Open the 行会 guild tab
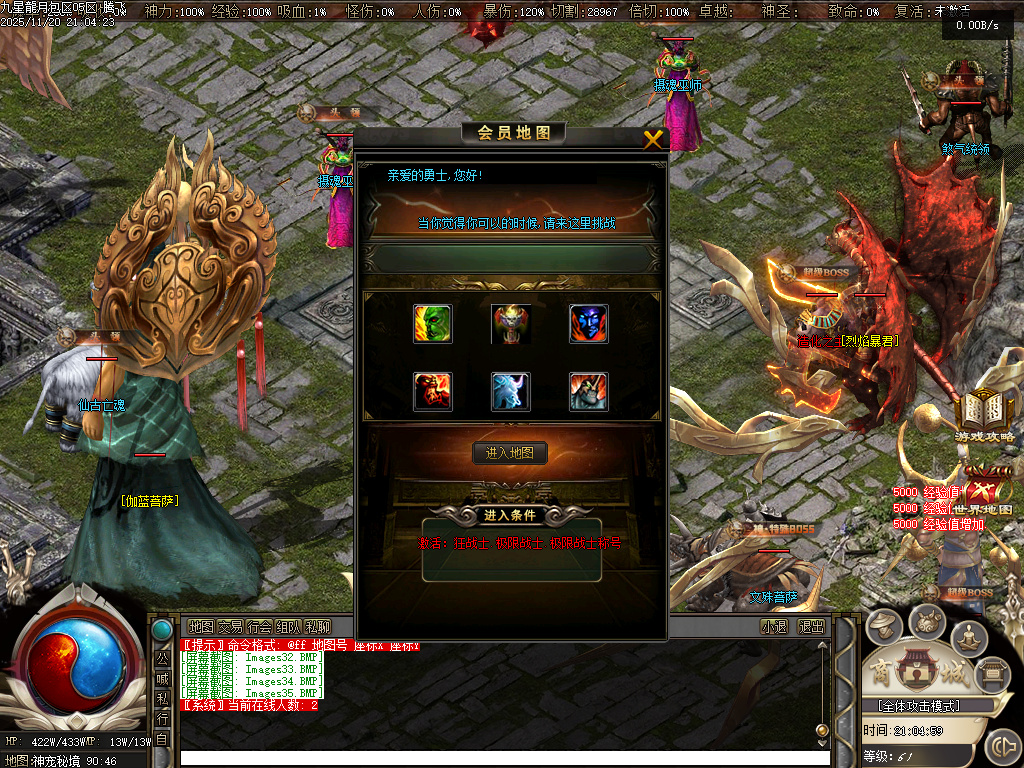 (259, 627)
